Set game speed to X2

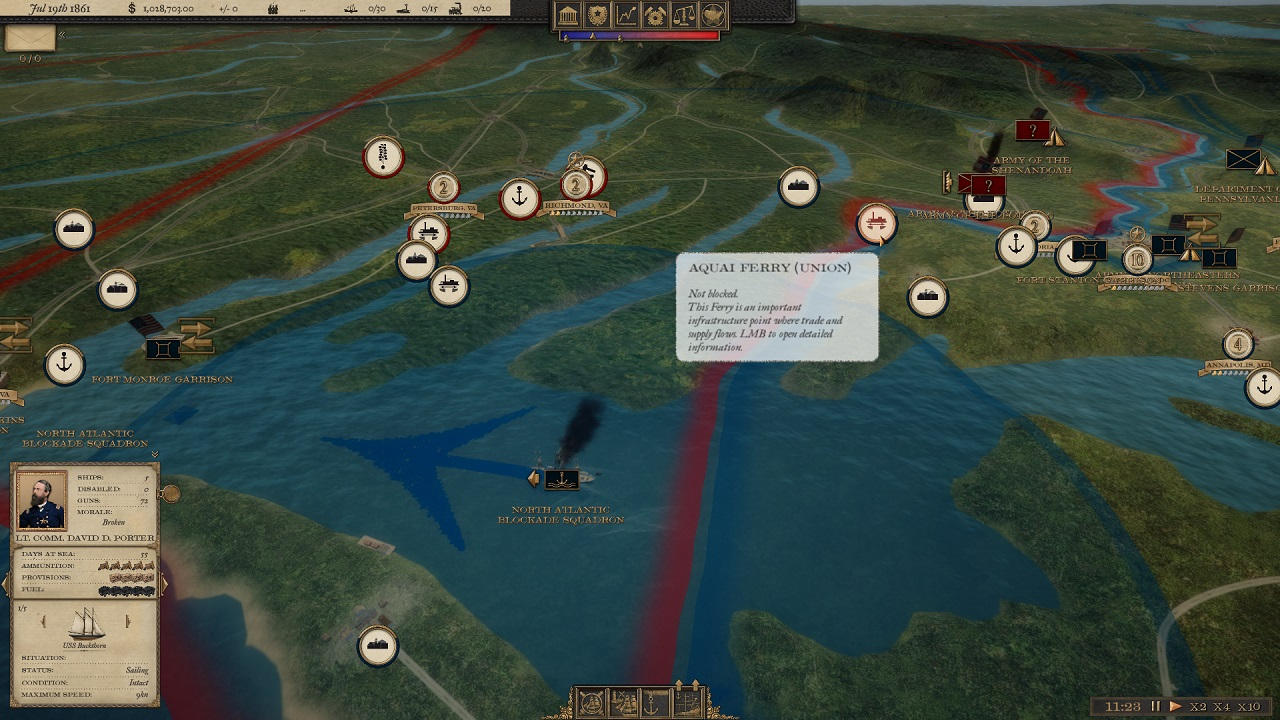(x=1198, y=706)
